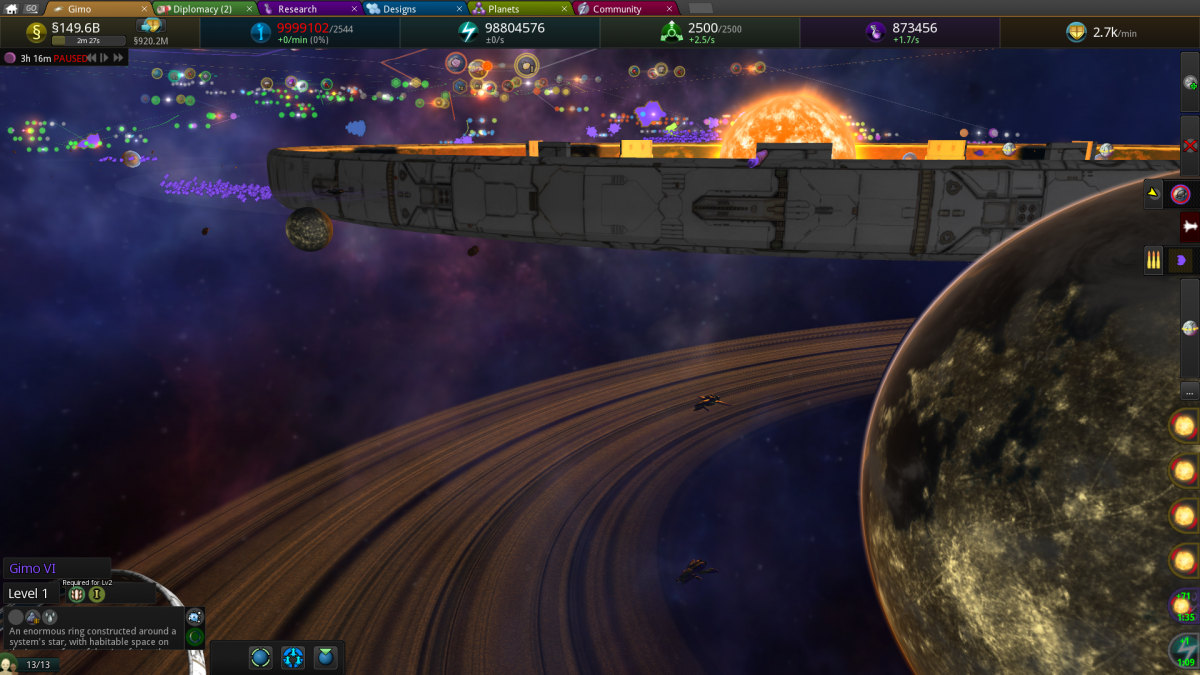Click the fast-forward game speed button
1200x675 pixels.
[120, 58]
